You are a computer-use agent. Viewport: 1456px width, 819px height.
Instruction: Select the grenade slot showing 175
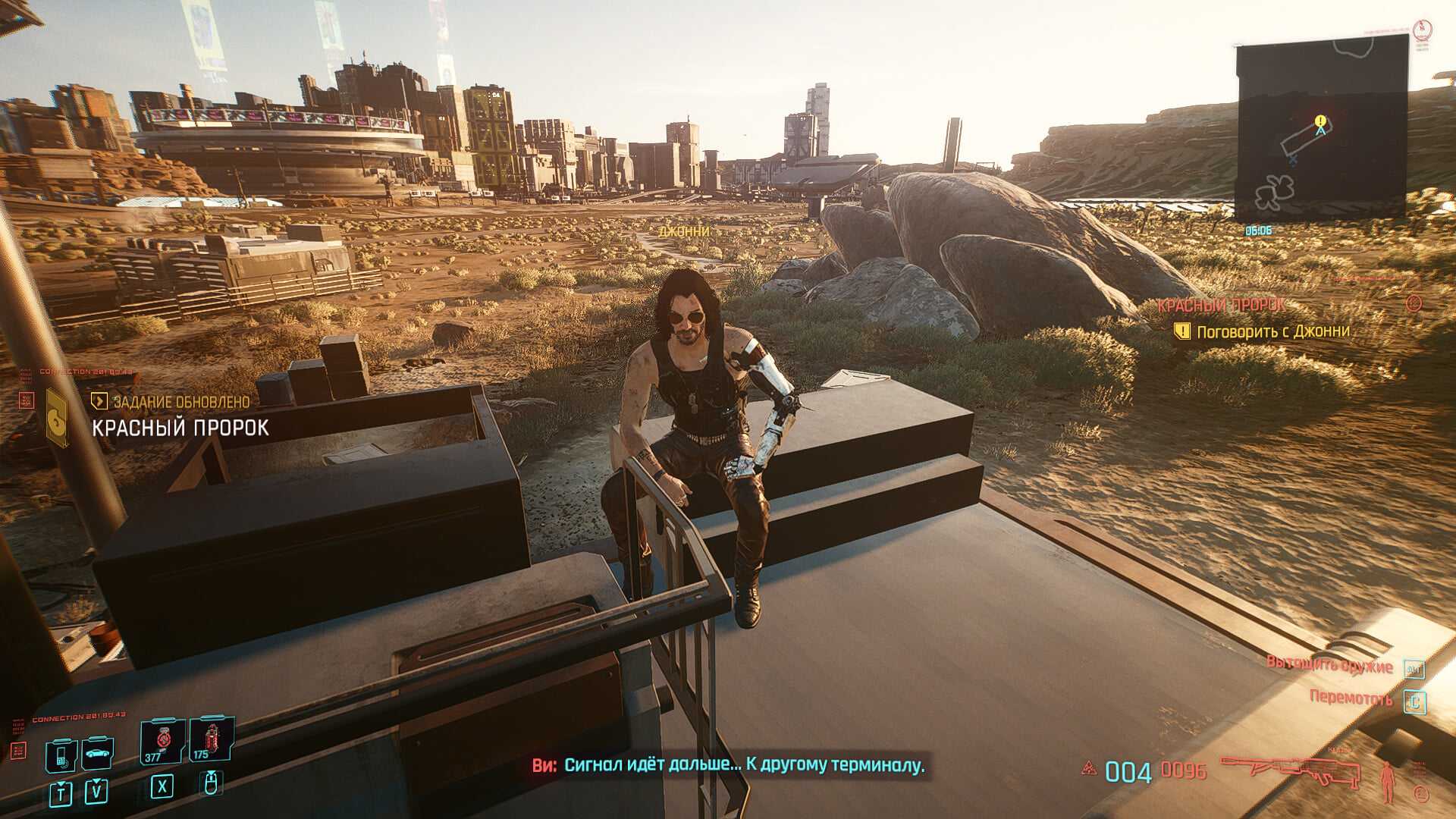click(x=208, y=739)
